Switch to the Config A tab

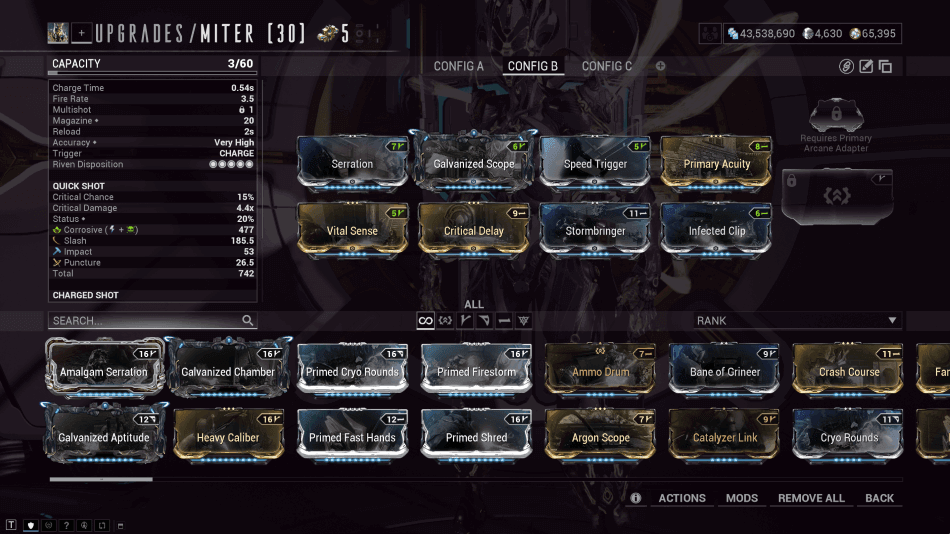click(458, 66)
